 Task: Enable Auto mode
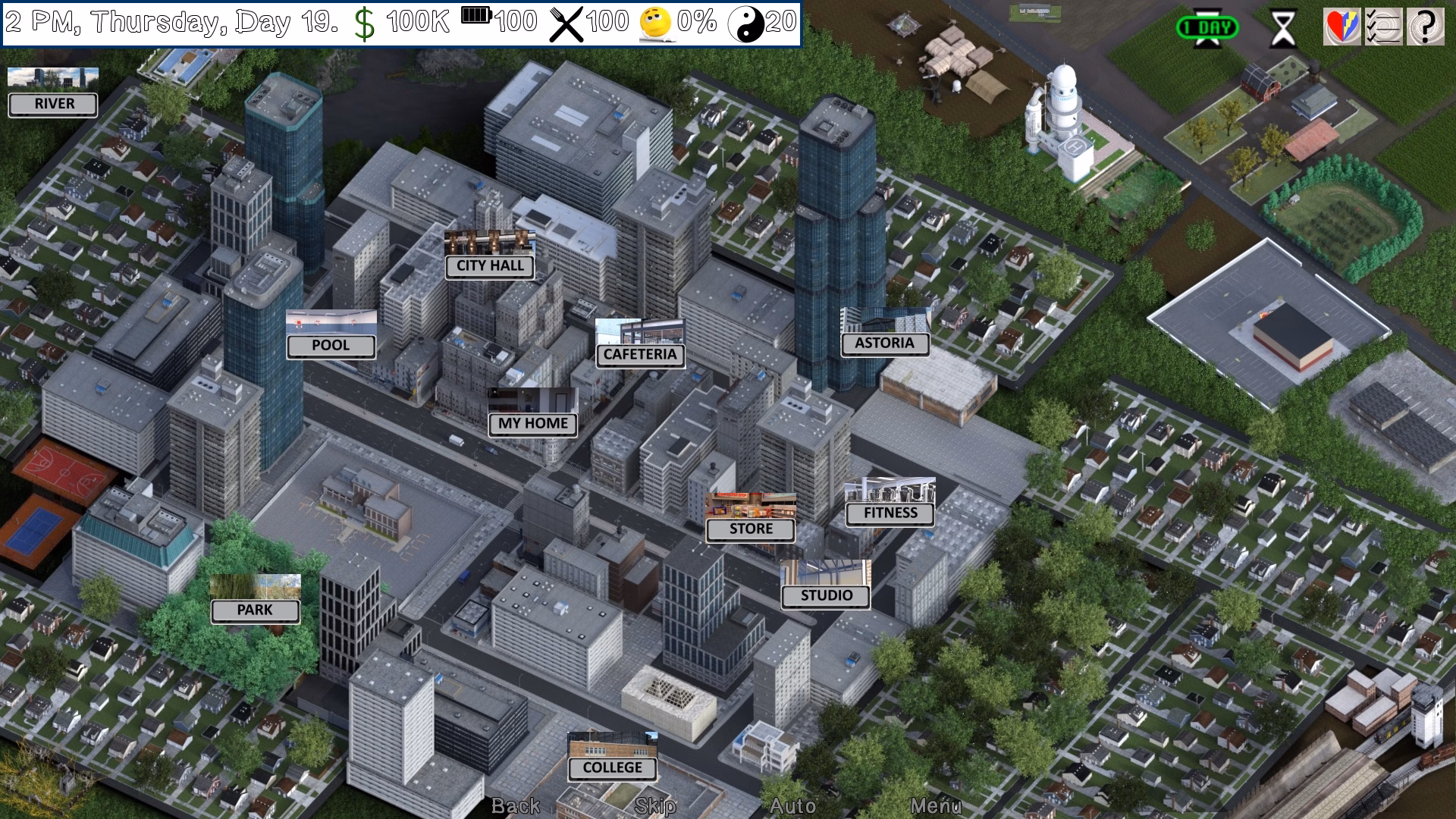tap(793, 807)
